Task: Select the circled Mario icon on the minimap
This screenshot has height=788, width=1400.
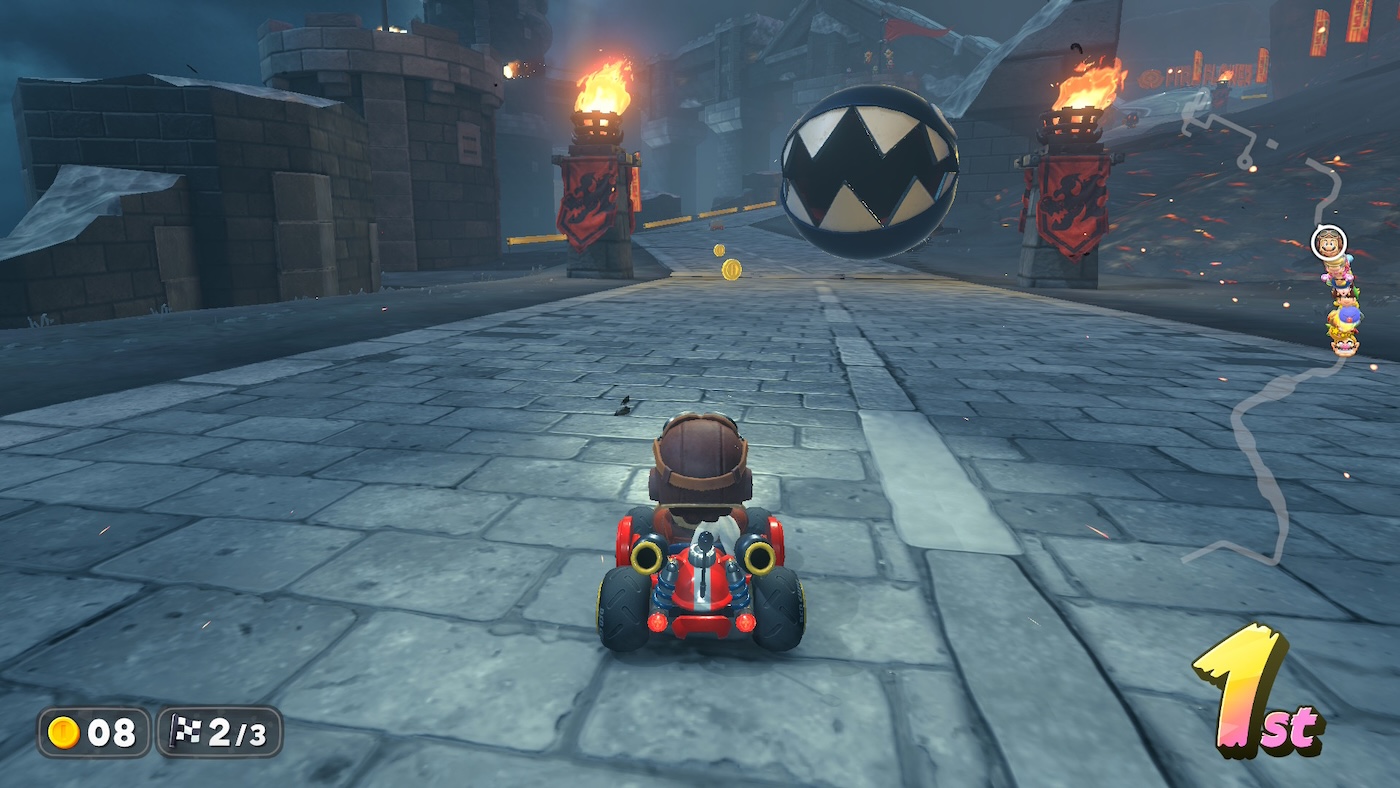Action: (1328, 242)
